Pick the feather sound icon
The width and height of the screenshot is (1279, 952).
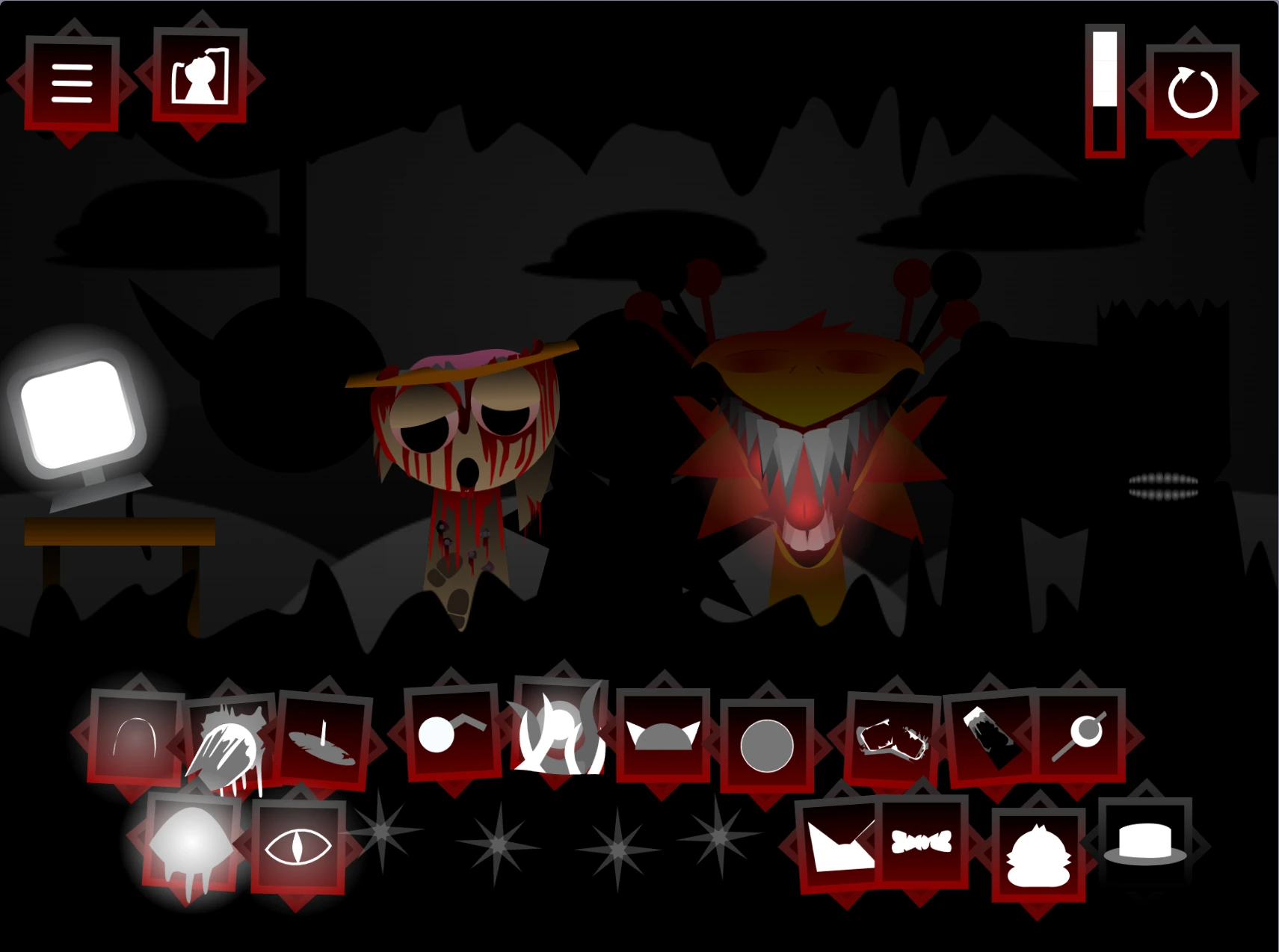(x=323, y=744)
